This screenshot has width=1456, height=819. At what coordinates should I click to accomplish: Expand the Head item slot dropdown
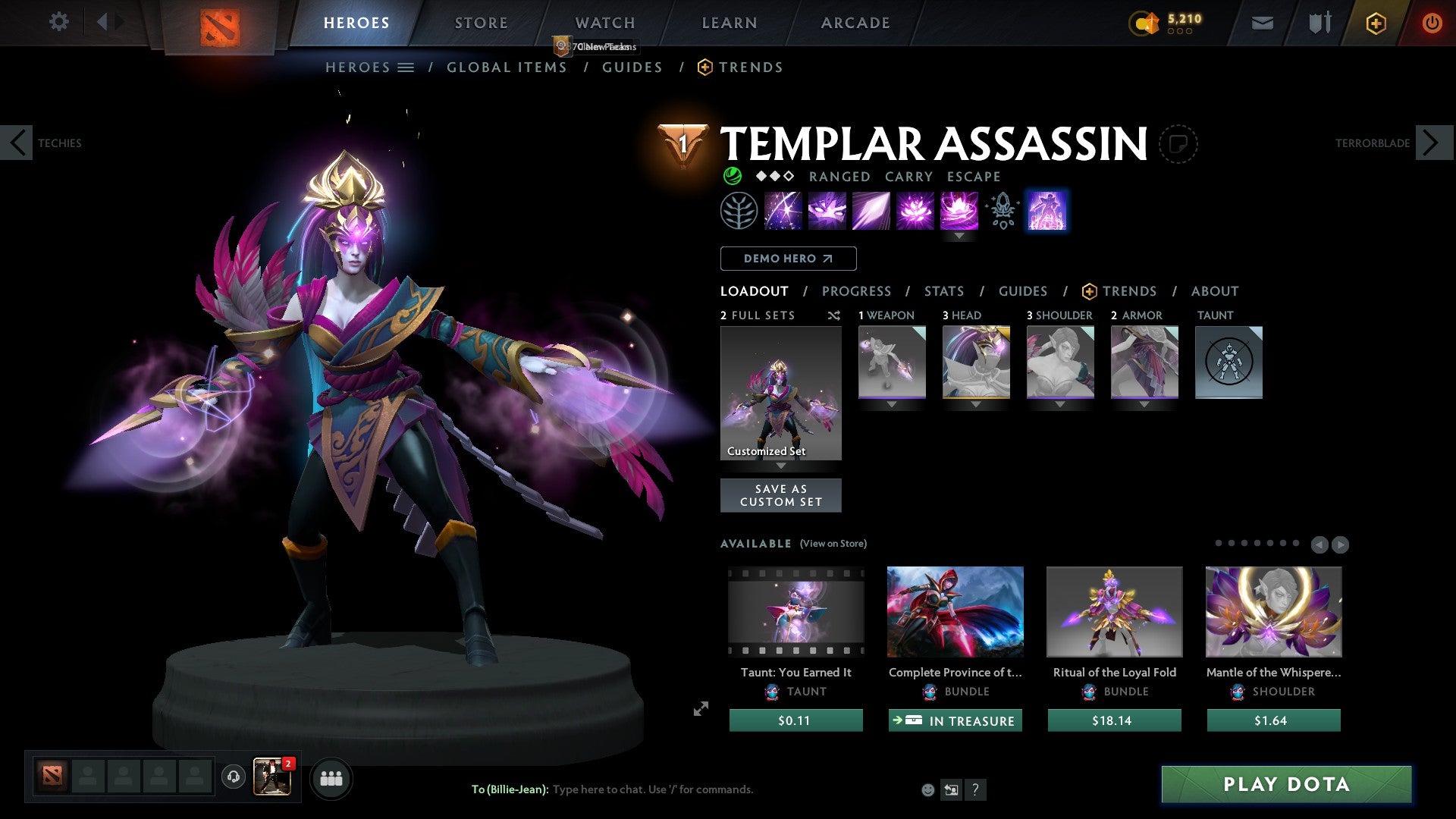click(976, 404)
